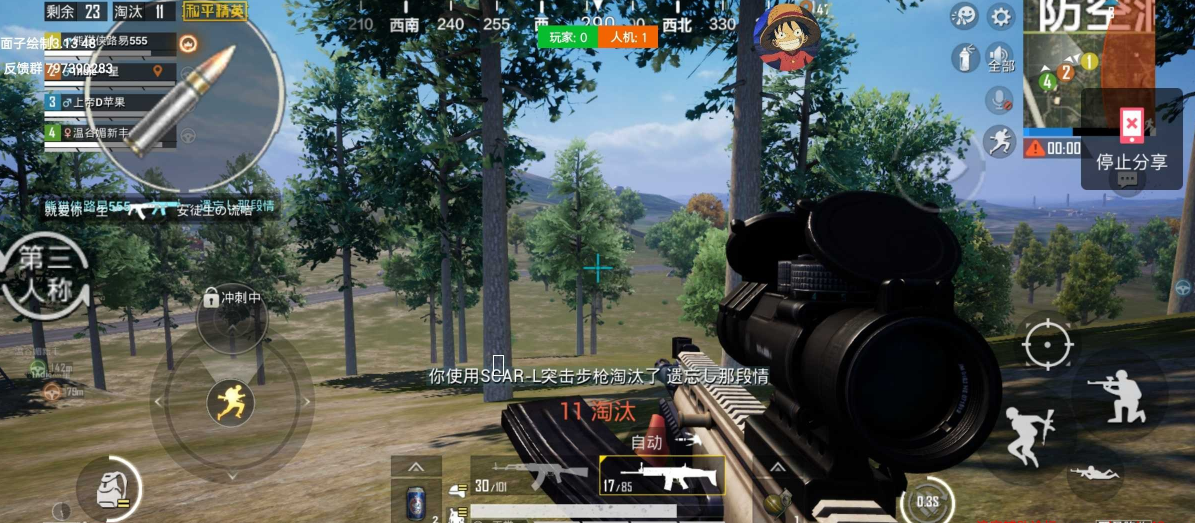Switch view with the 第三人称 button
The image size is (1195, 523).
click(47, 272)
